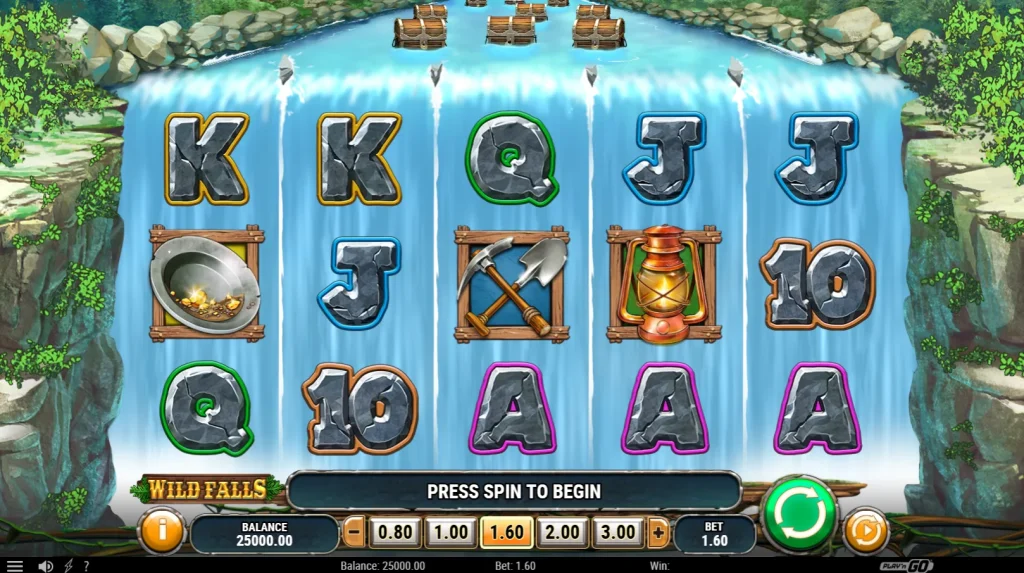The image size is (1024, 573).
Task: Switch bet to 3.00
Action: pyautogui.click(x=618, y=532)
